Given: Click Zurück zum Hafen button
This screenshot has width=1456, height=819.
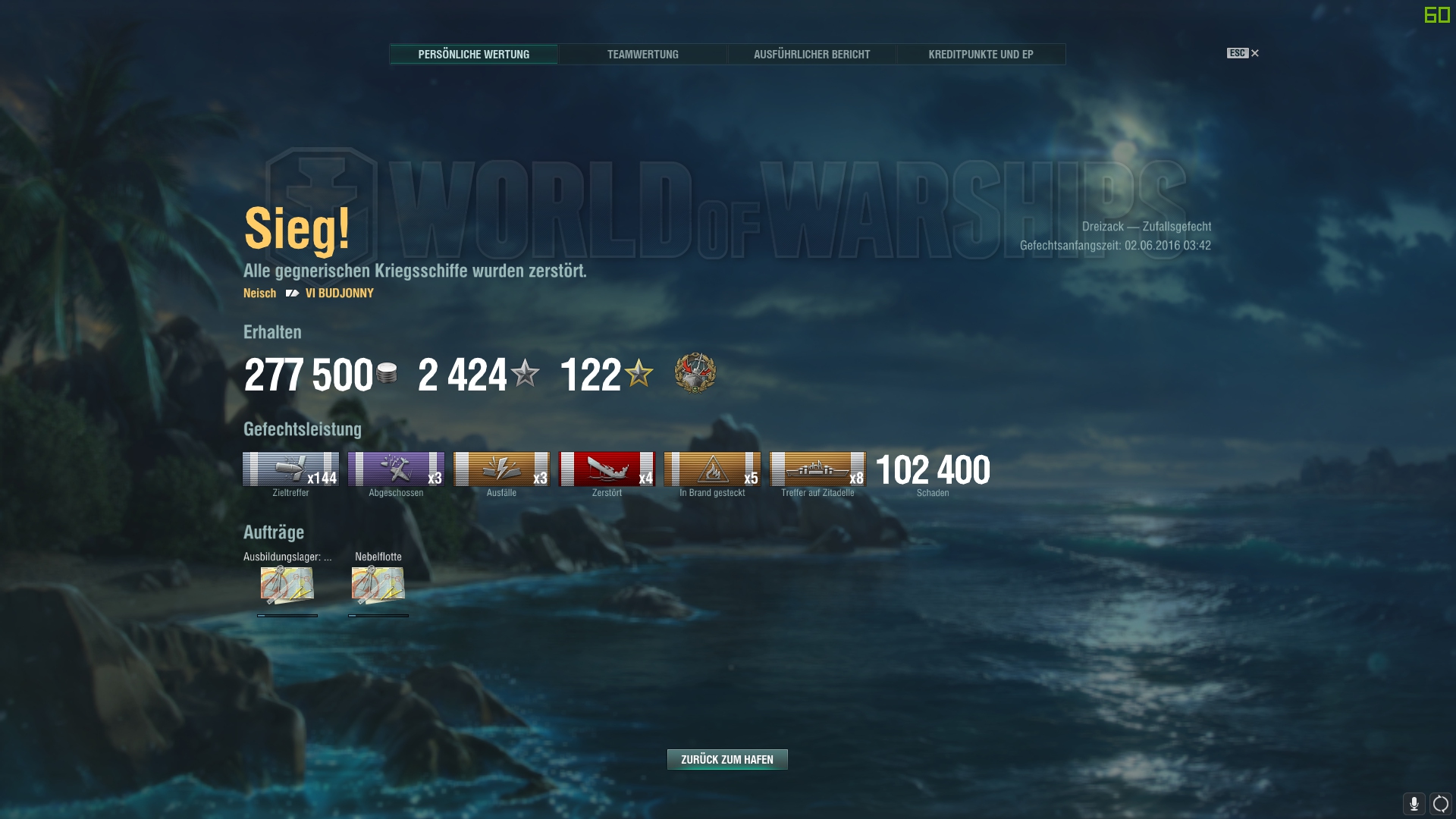Looking at the screenshot, I should [727, 759].
